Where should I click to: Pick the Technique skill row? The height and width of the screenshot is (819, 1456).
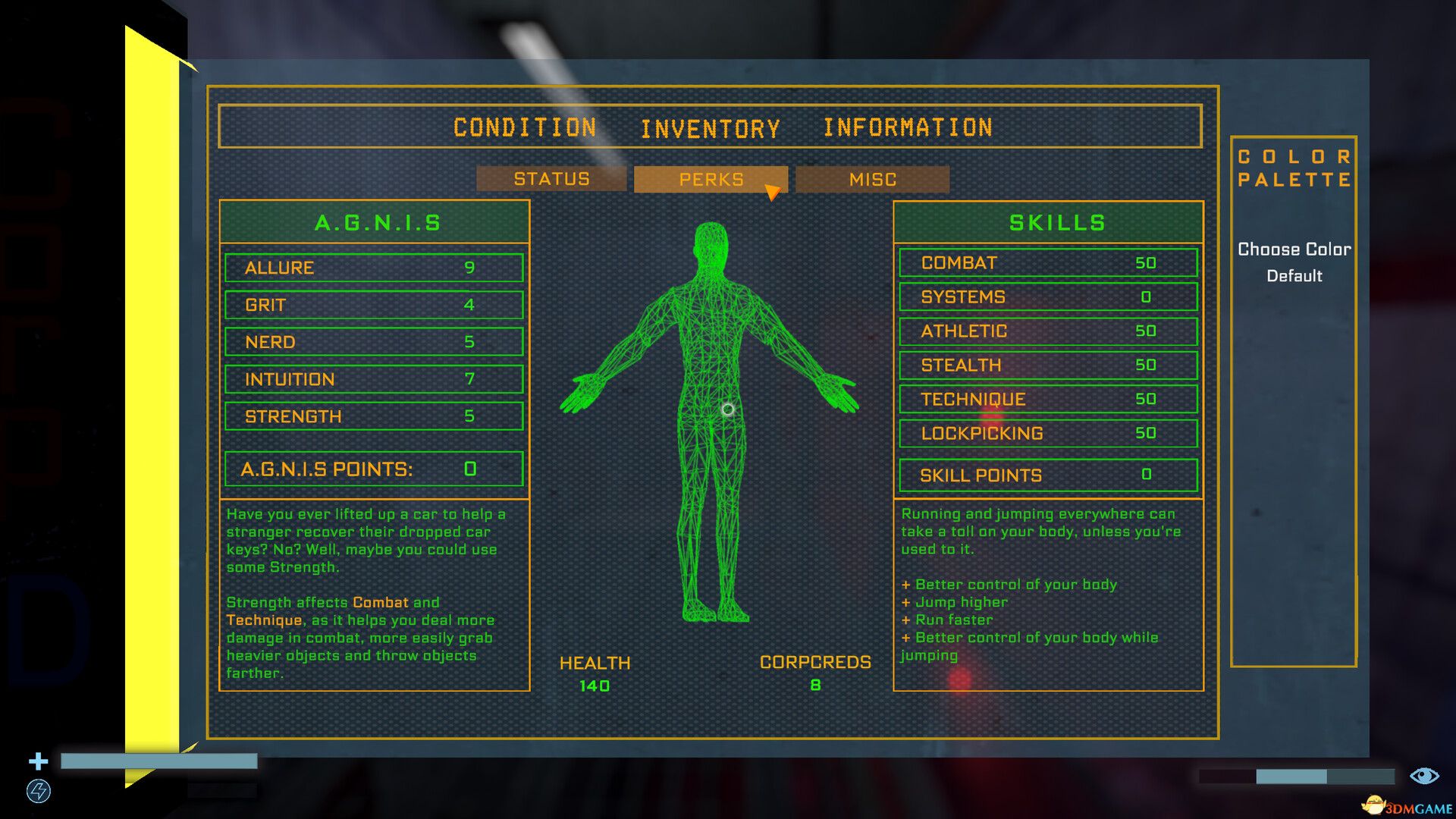tap(1048, 400)
